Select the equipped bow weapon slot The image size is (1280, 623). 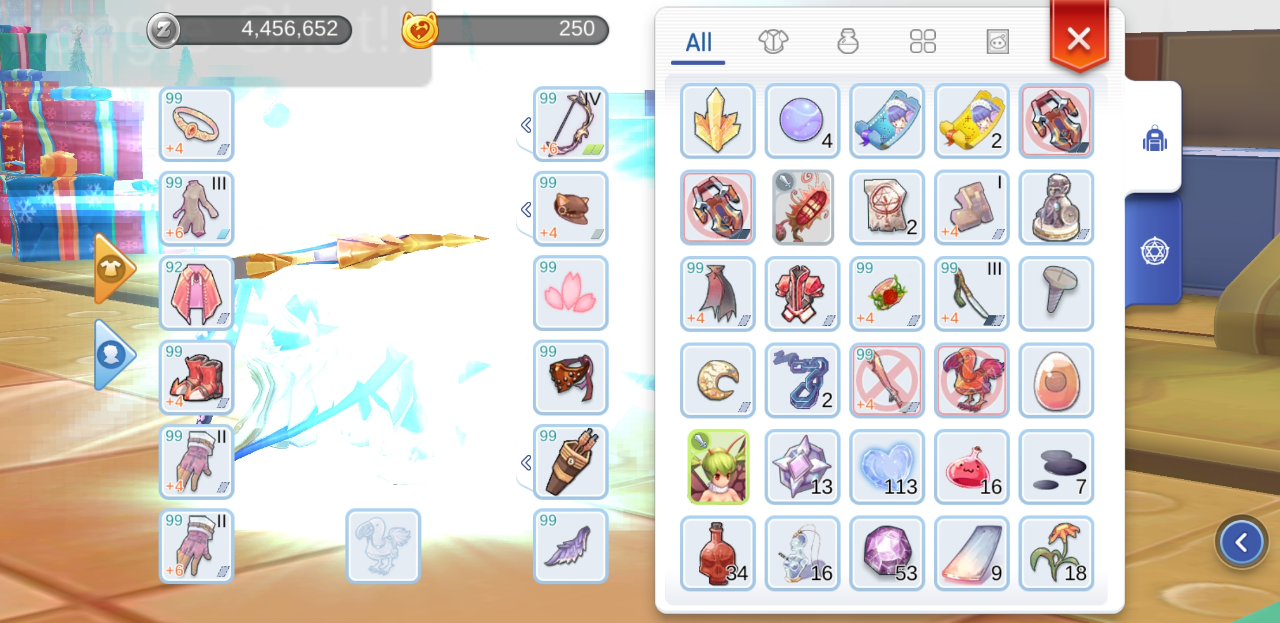coord(571,124)
